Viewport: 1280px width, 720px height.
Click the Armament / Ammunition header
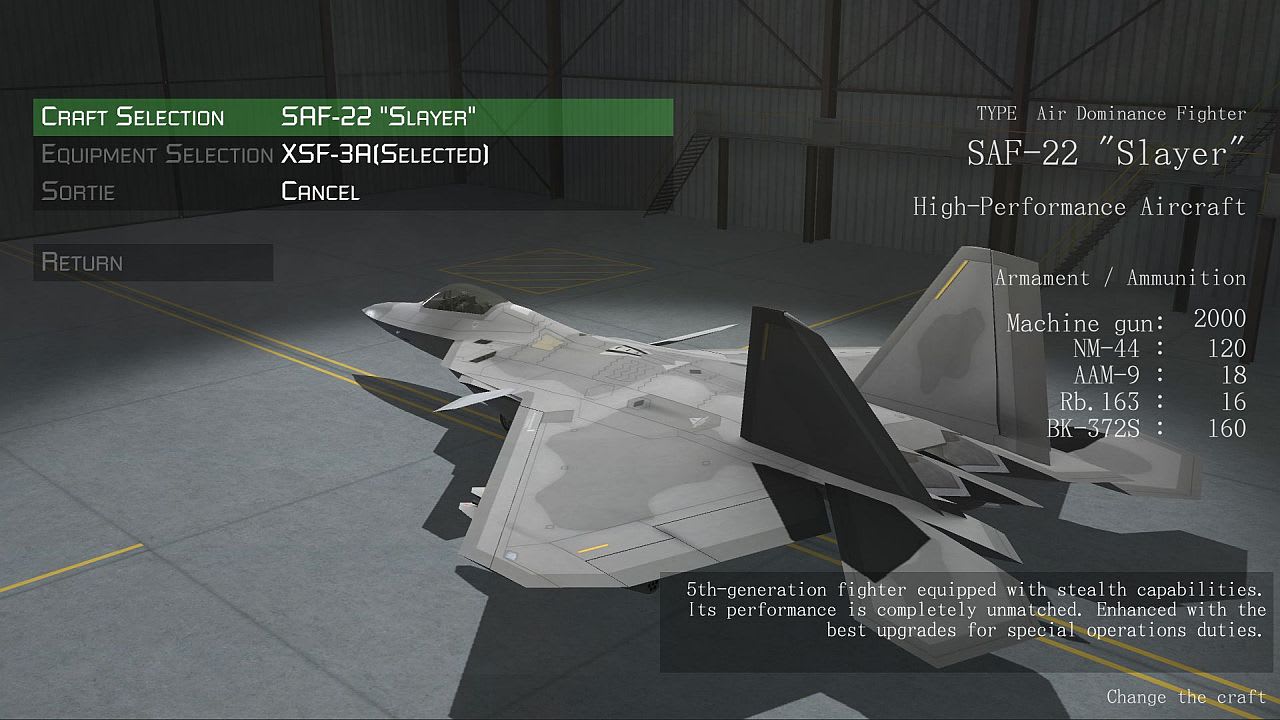point(1120,277)
